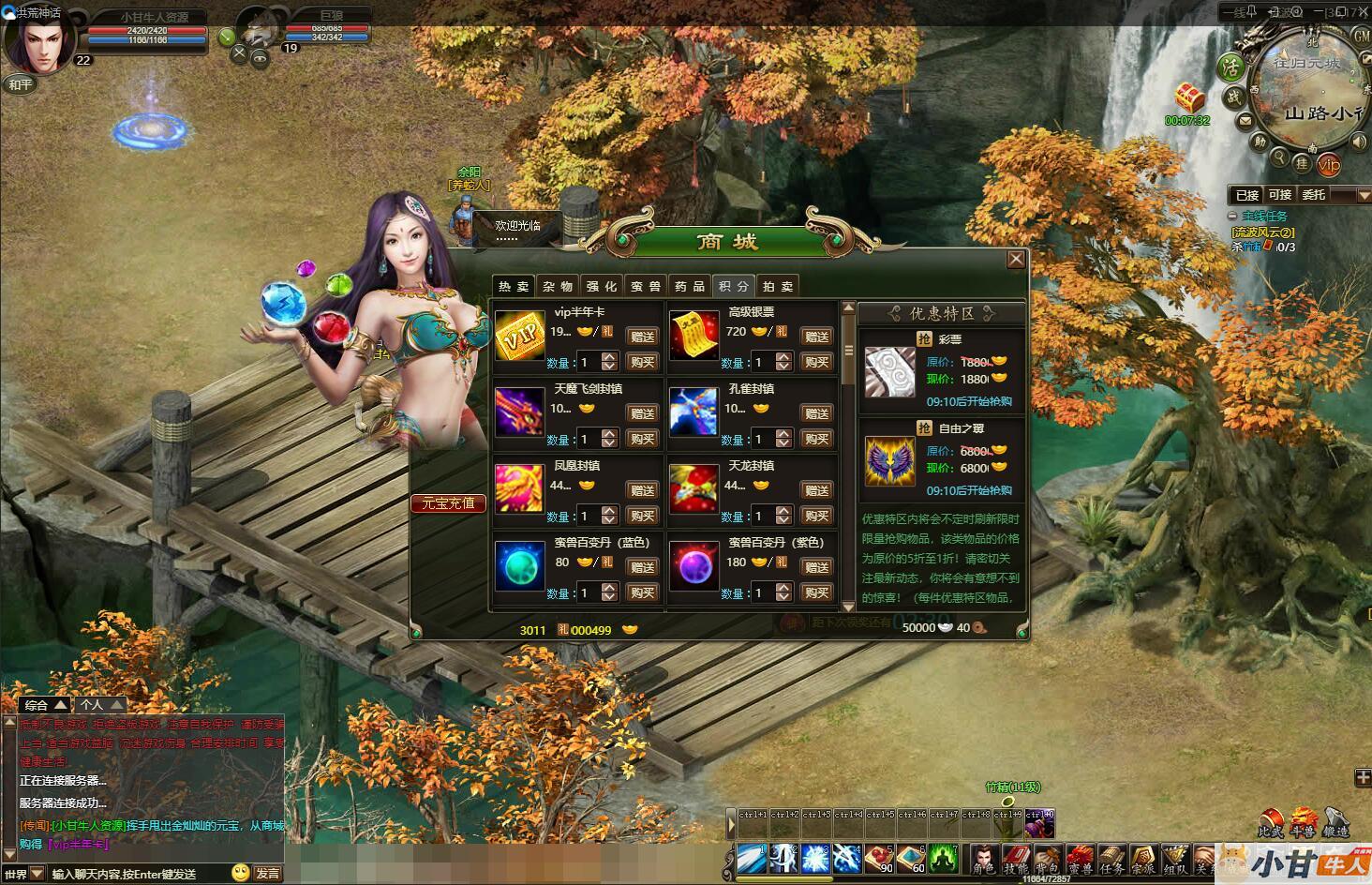Image resolution: width=1372 pixels, height=885 pixels.
Task: Show the 可接 available quests tab
Action: pos(1279,195)
